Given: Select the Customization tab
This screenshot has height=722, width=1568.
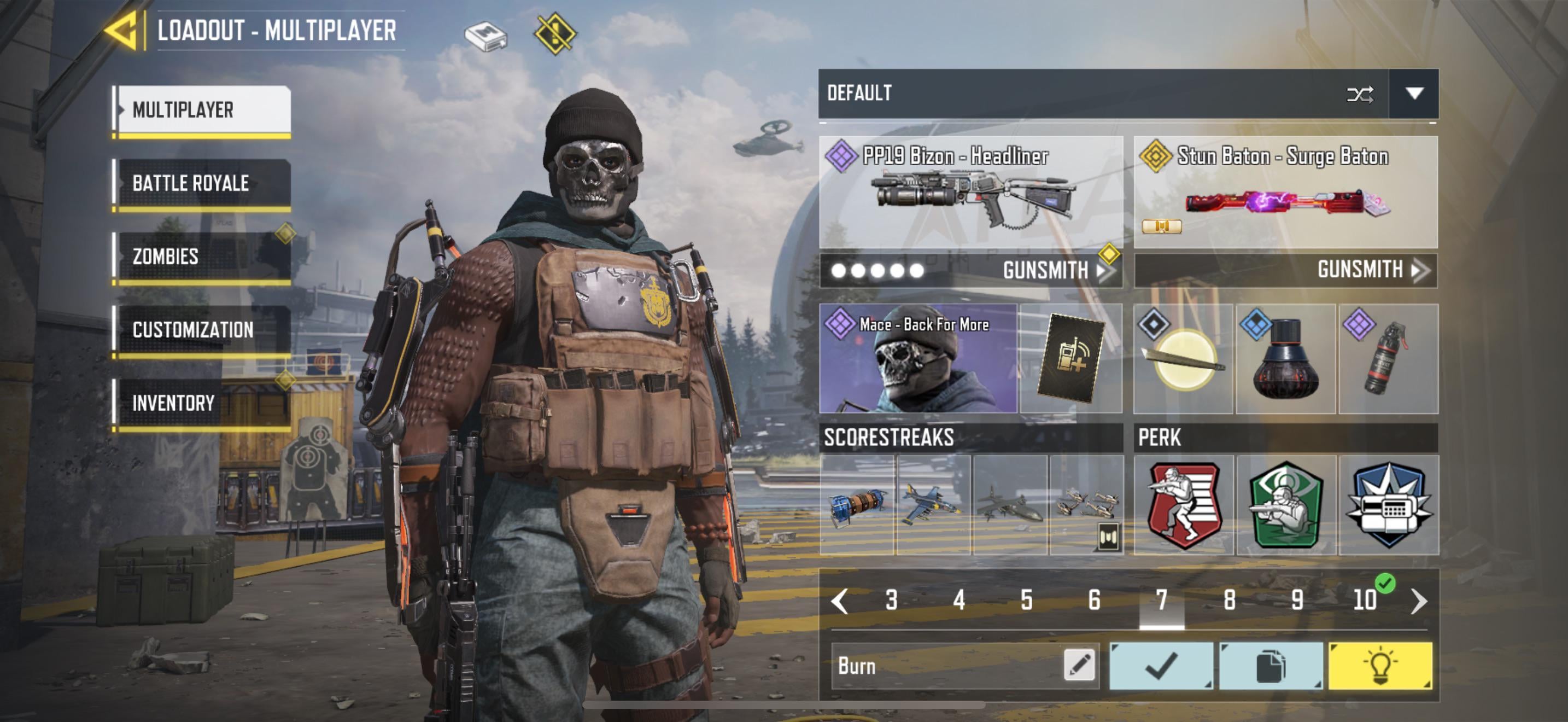Looking at the screenshot, I should click(202, 330).
